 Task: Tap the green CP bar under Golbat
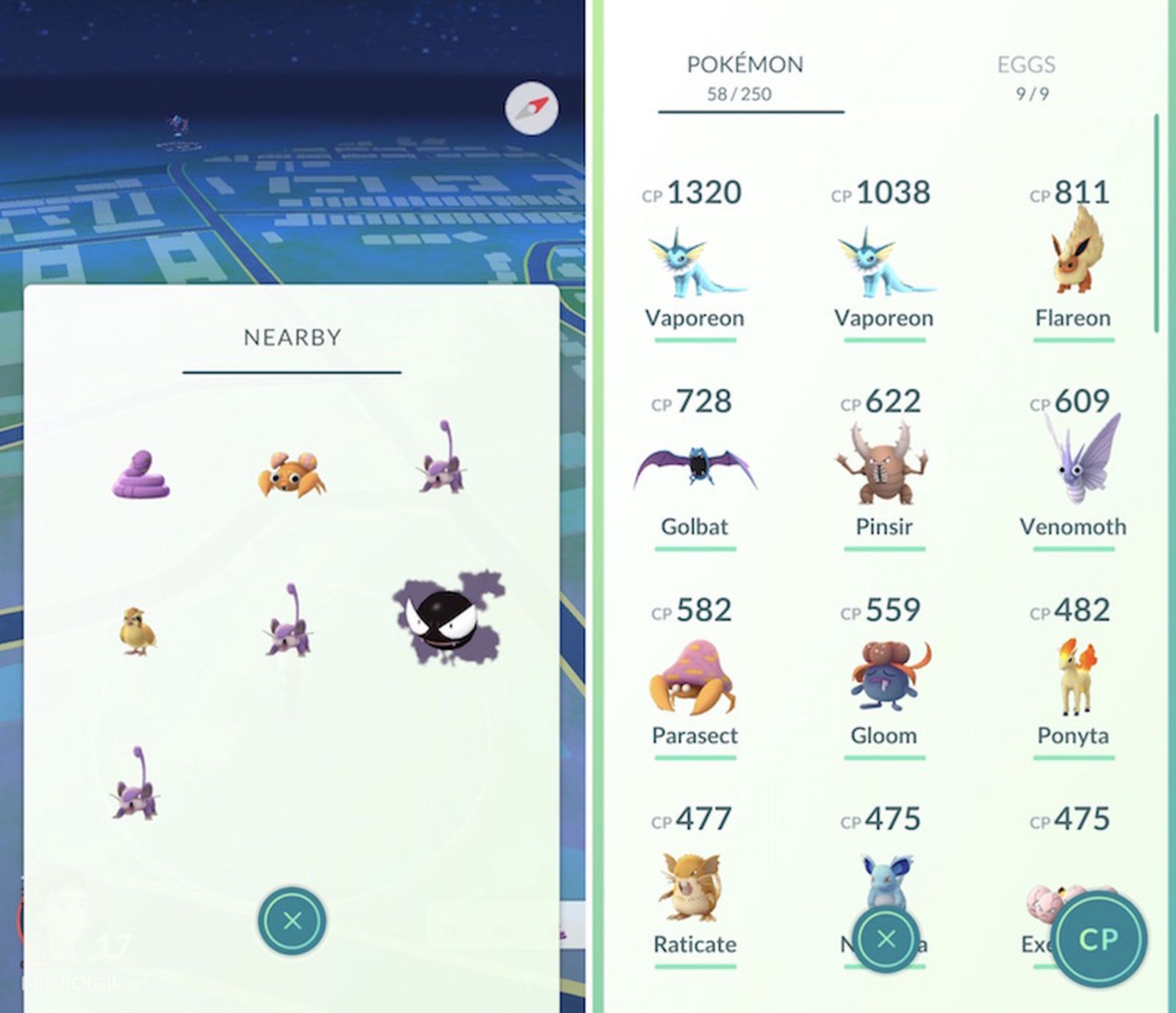694,549
